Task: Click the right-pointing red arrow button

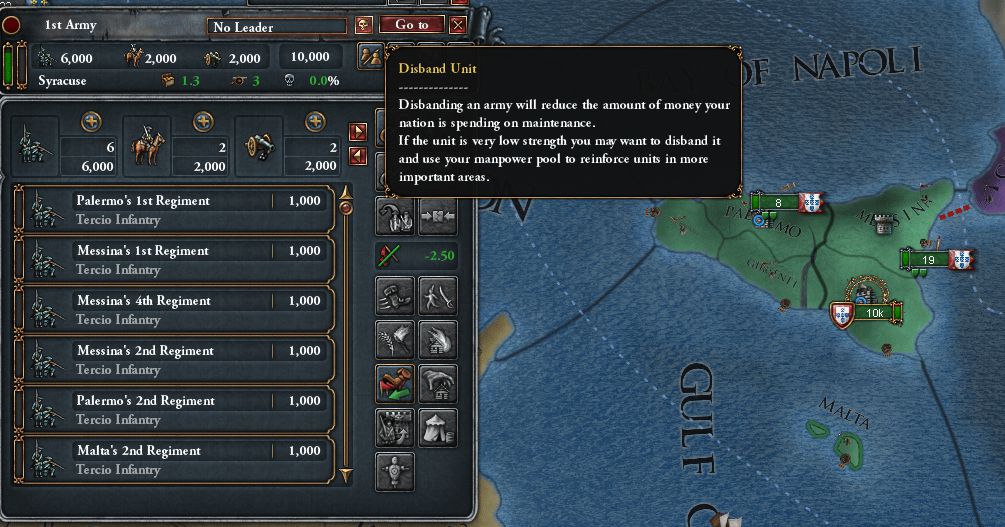Action: click(x=358, y=132)
